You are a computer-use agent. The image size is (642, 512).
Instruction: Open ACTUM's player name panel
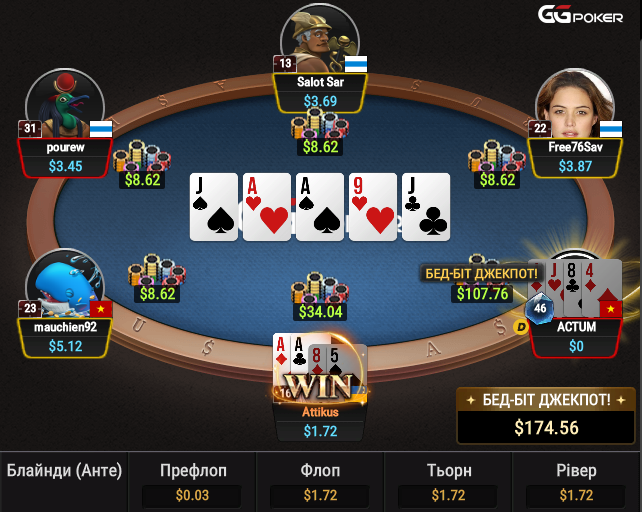[576, 337]
